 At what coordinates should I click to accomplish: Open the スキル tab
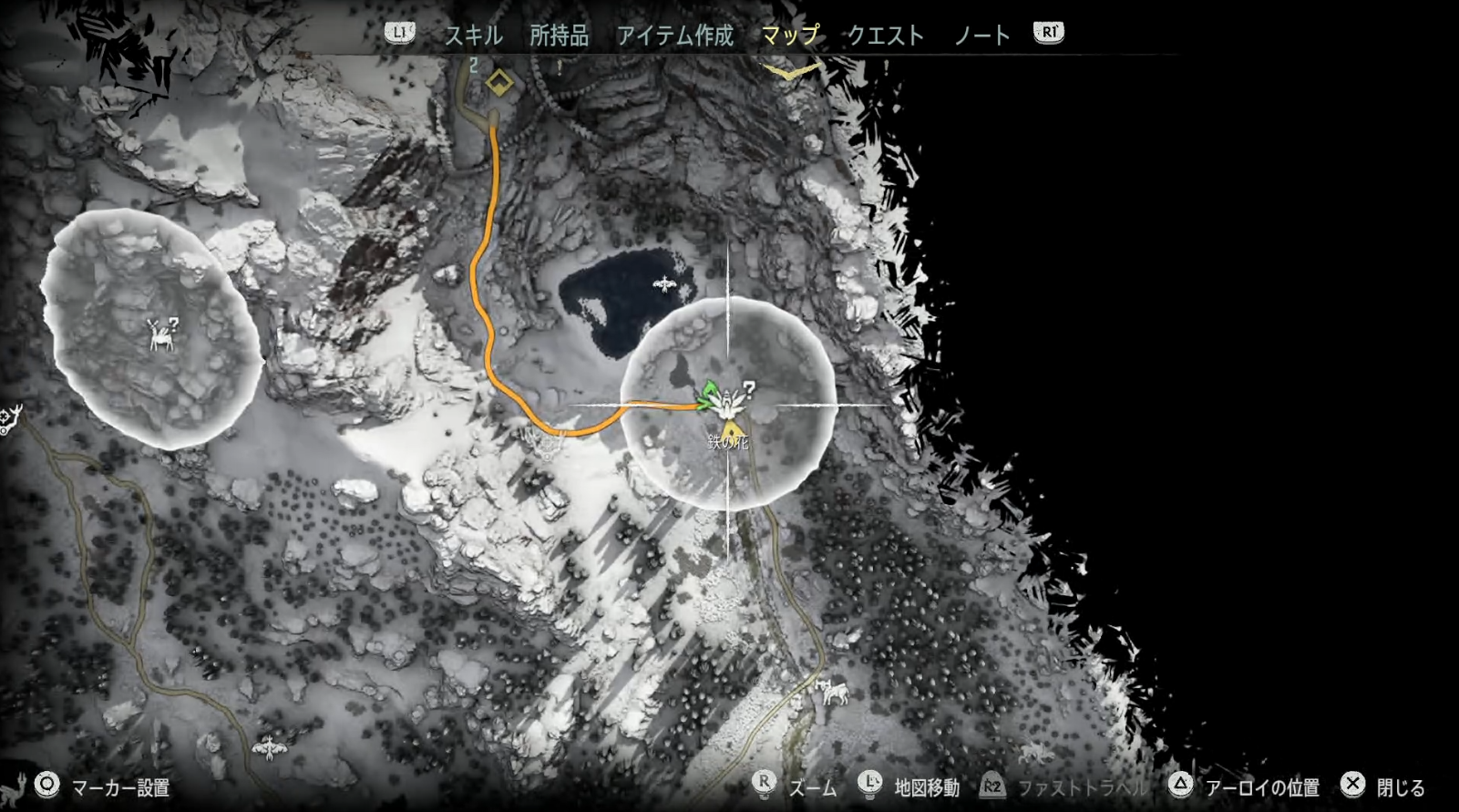(x=474, y=35)
